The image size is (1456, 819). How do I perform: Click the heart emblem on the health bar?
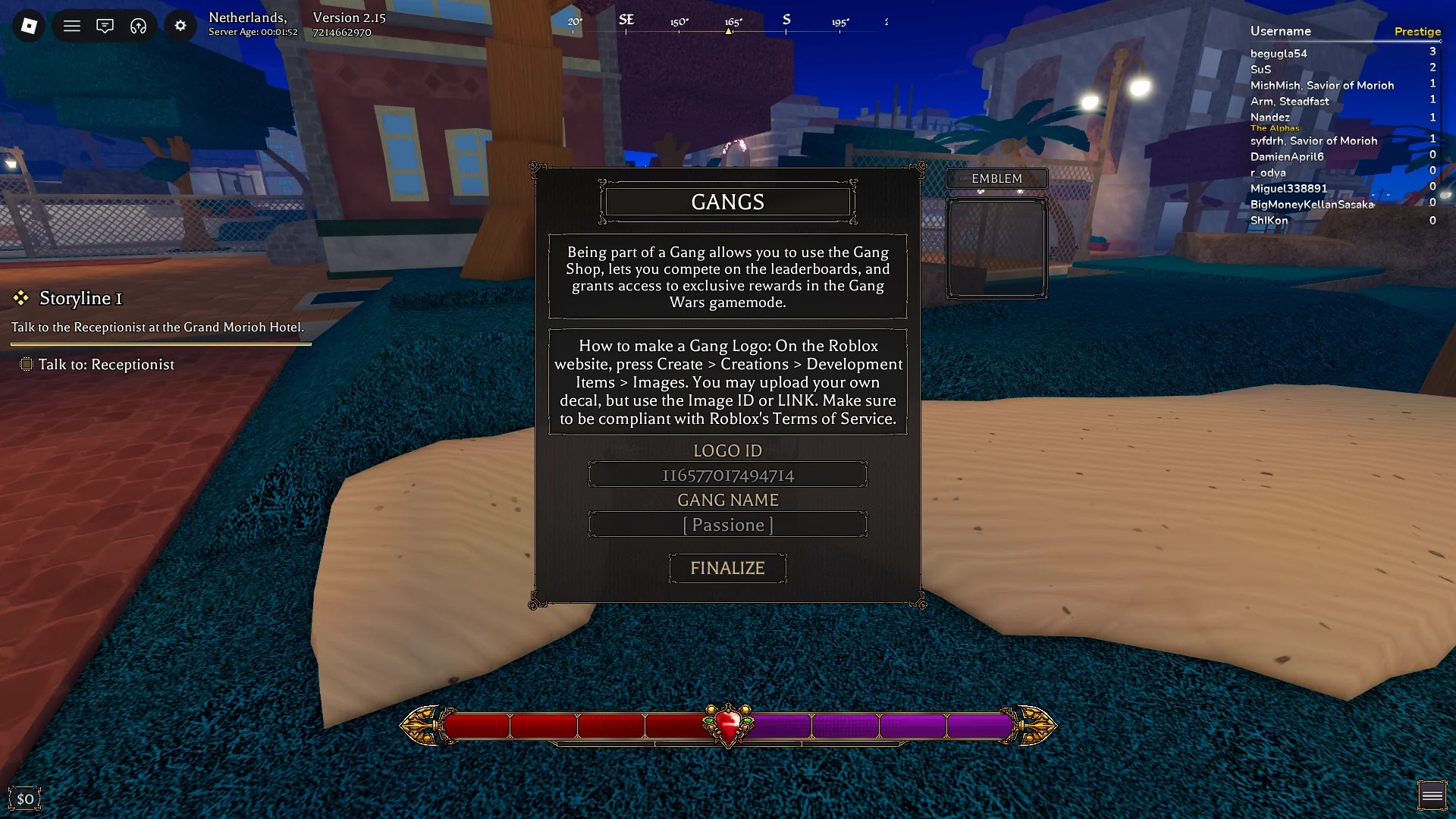point(727,726)
